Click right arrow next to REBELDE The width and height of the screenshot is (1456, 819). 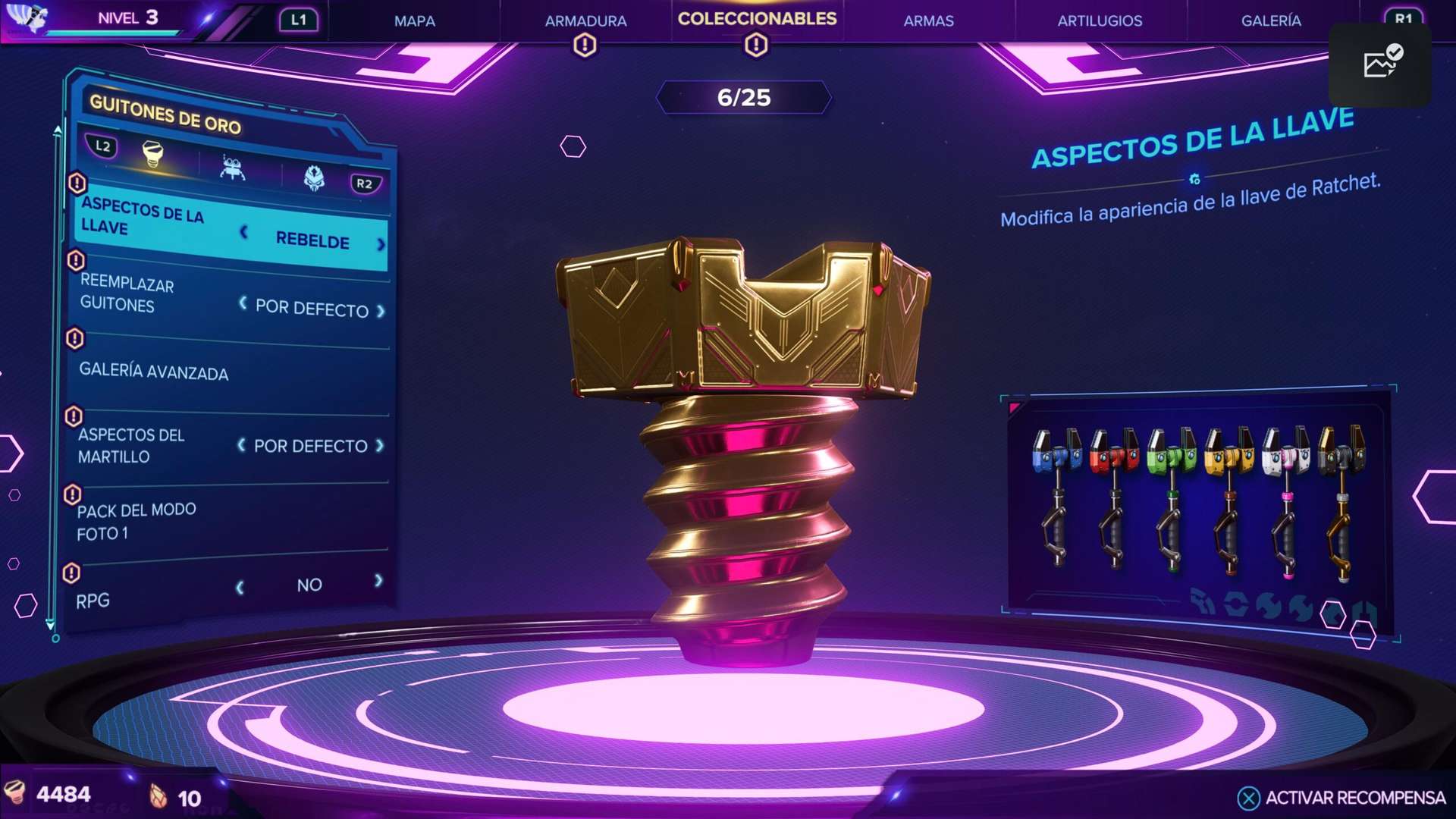(381, 244)
